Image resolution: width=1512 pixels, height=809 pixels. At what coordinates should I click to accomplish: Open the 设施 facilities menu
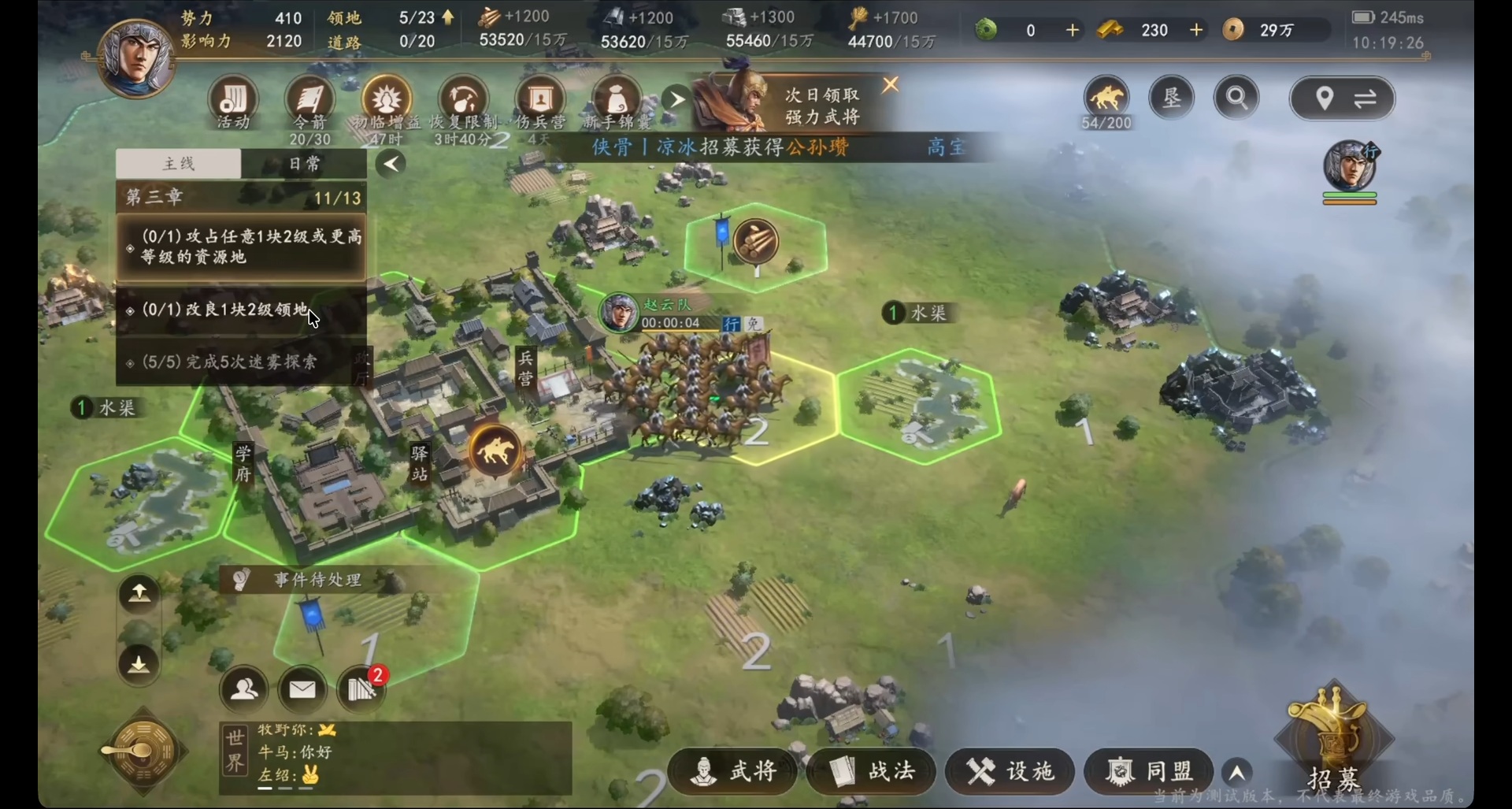pos(1010,771)
